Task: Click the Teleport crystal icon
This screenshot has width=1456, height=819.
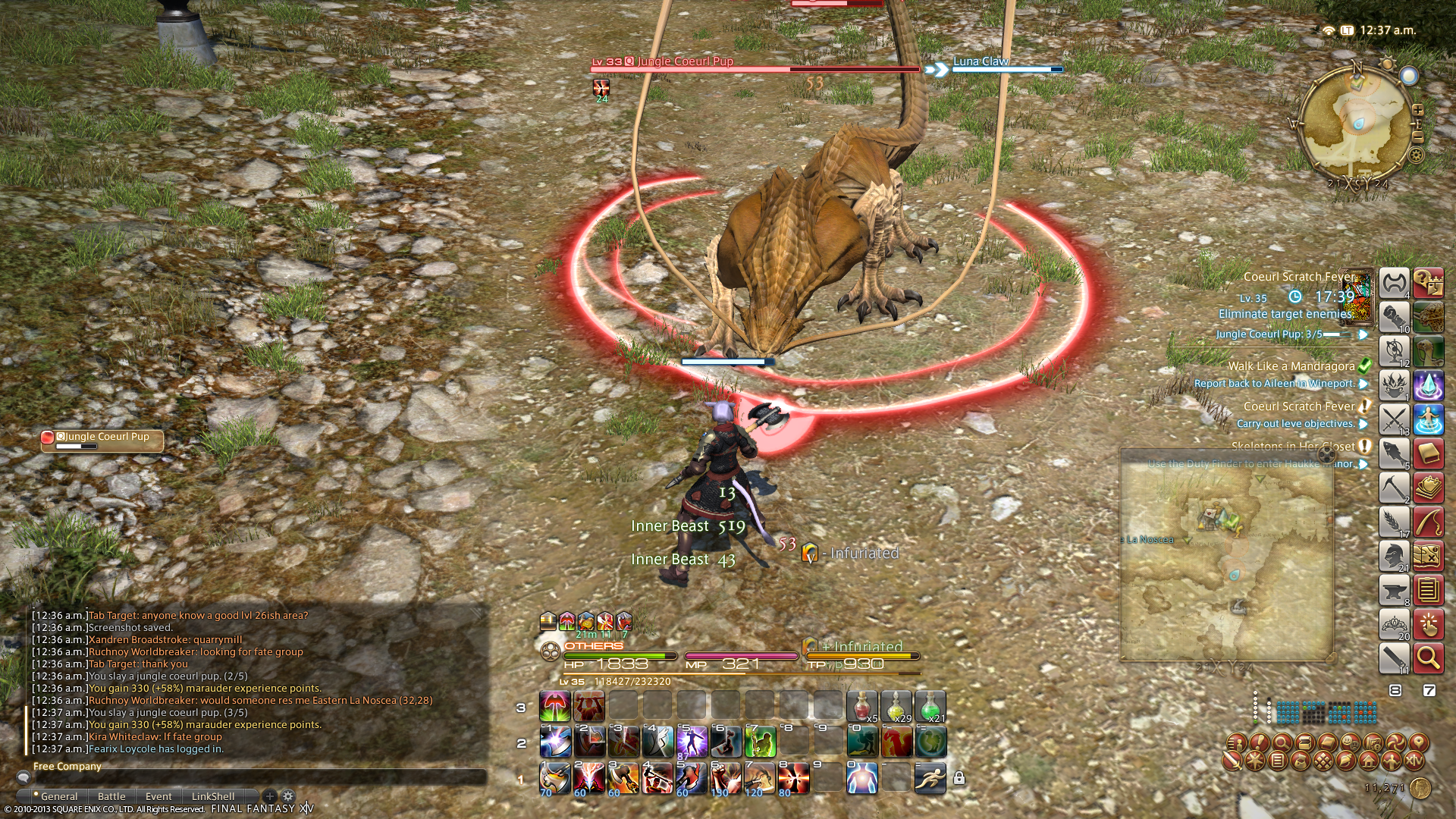Action: [1428, 385]
